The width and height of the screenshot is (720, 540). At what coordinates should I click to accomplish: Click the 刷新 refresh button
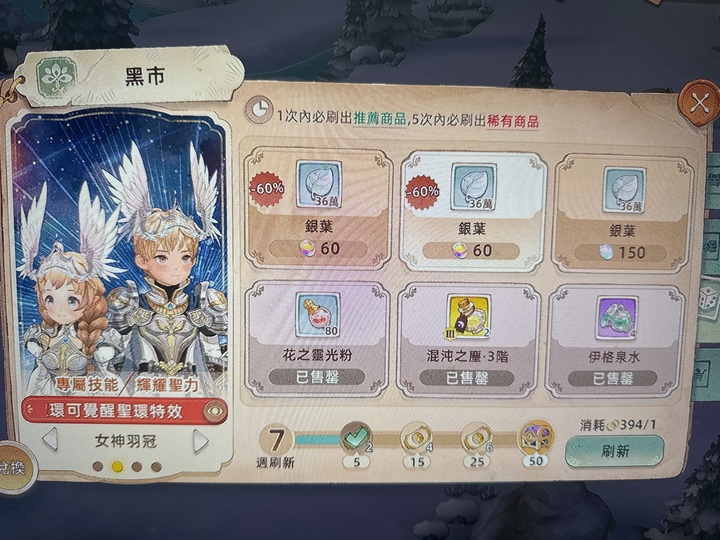(615, 450)
